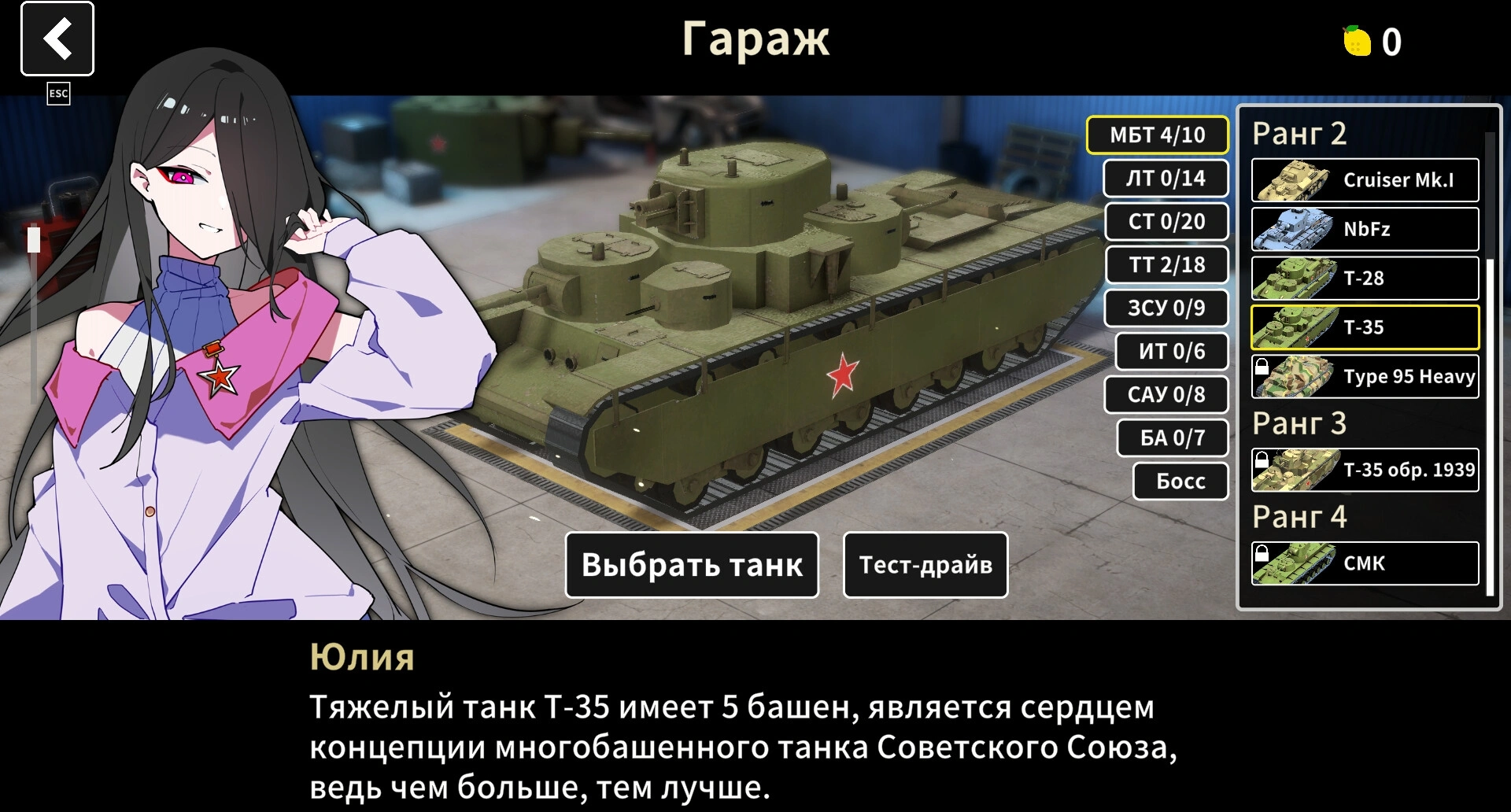Select the Cruiser Mk.I tank
Screen dimensions: 1511x812
[x=1365, y=180]
